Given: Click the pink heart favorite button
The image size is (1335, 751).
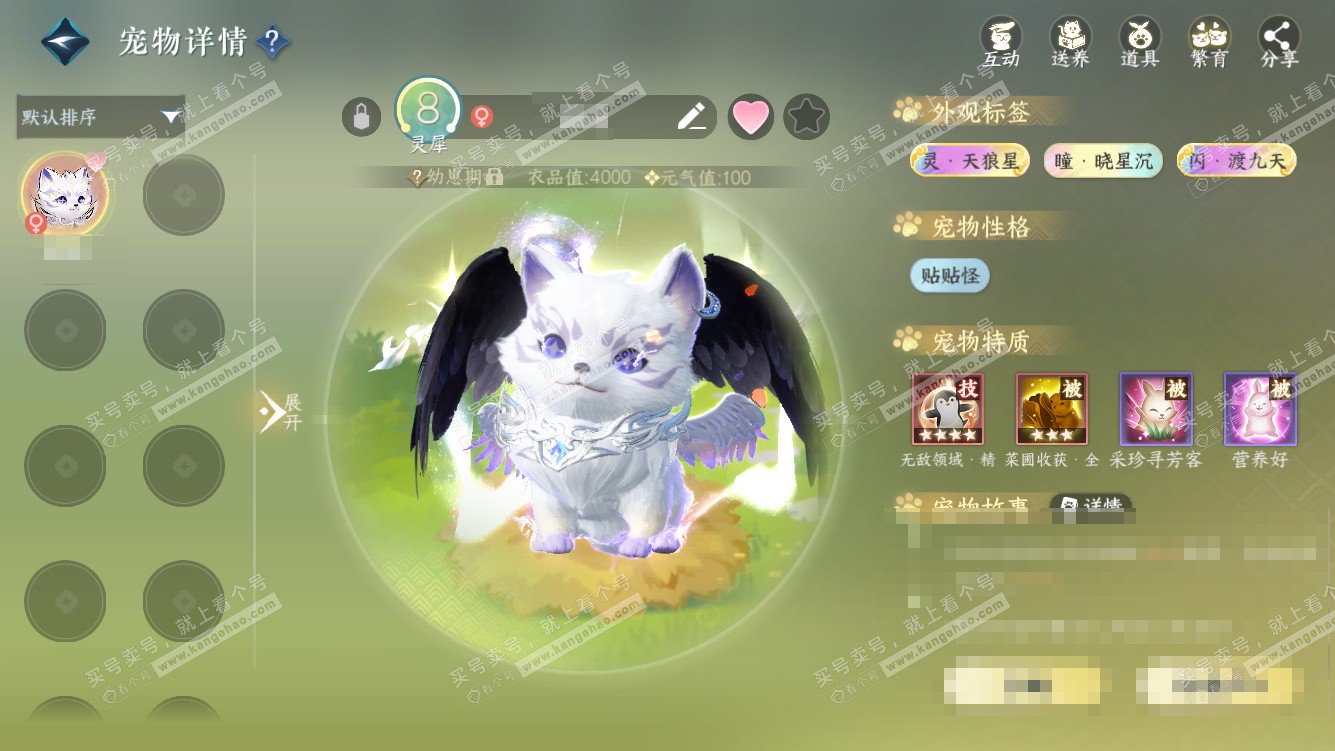Looking at the screenshot, I should coord(751,117).
